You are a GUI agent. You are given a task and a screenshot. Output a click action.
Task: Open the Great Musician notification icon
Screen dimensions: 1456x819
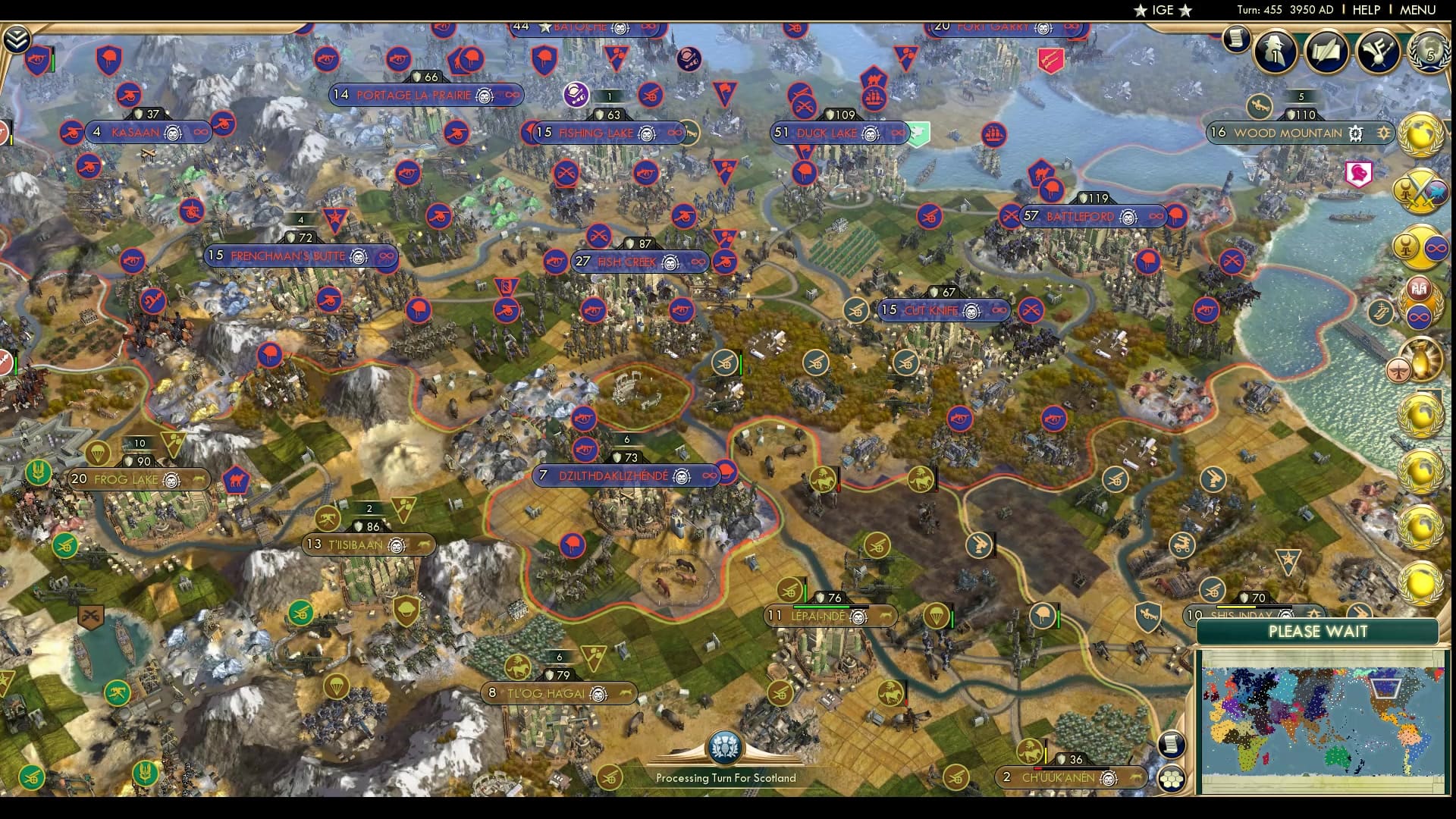[1377, 52]
